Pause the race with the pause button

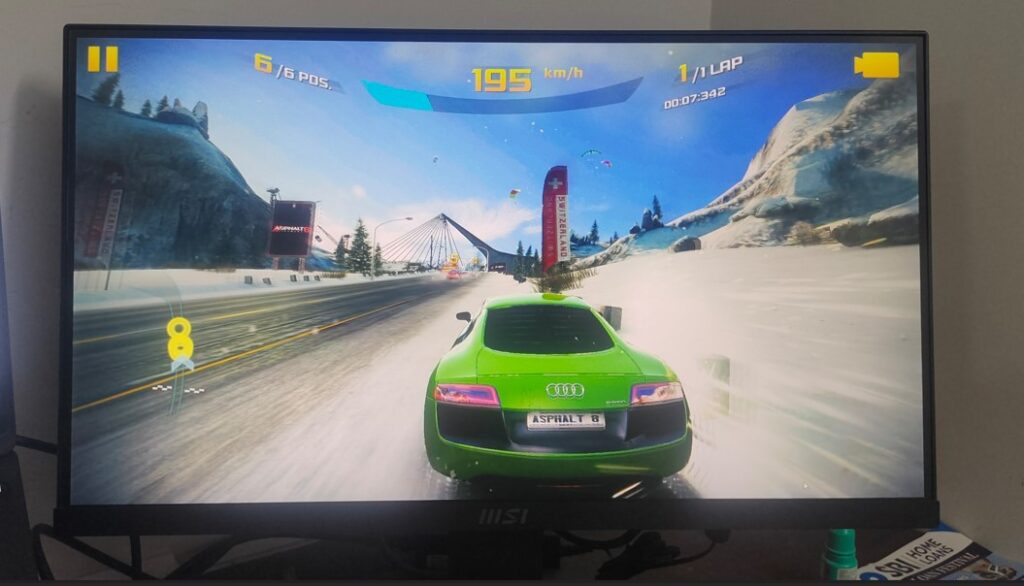[x=102, y=59]
